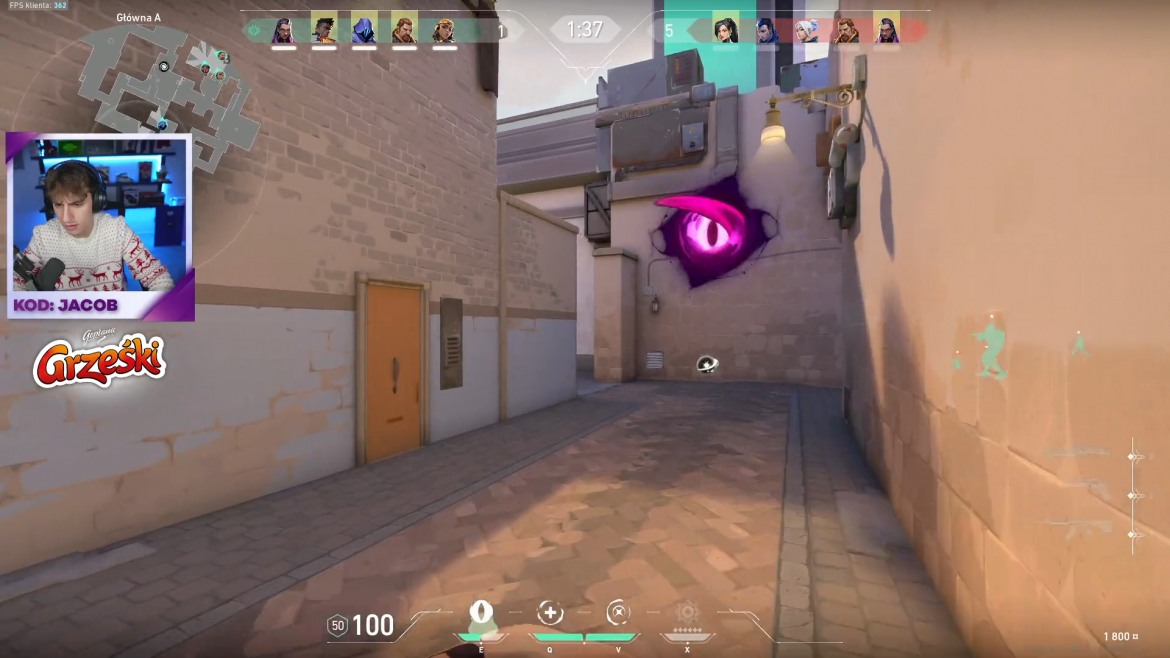Select the hooded Omen agent portrait
This screenshot has width=1170, height=658.
pyautogui.click(x=364, y=29)
